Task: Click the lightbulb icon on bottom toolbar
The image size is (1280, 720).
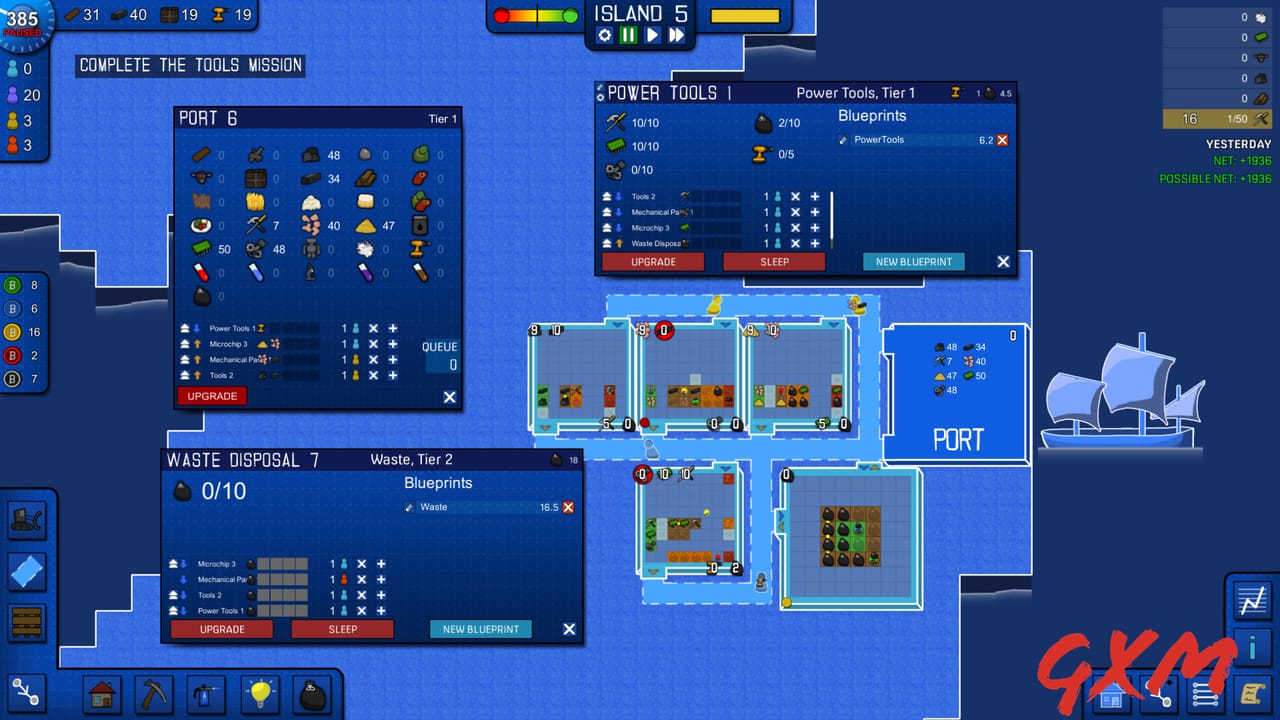Action: 259,693
